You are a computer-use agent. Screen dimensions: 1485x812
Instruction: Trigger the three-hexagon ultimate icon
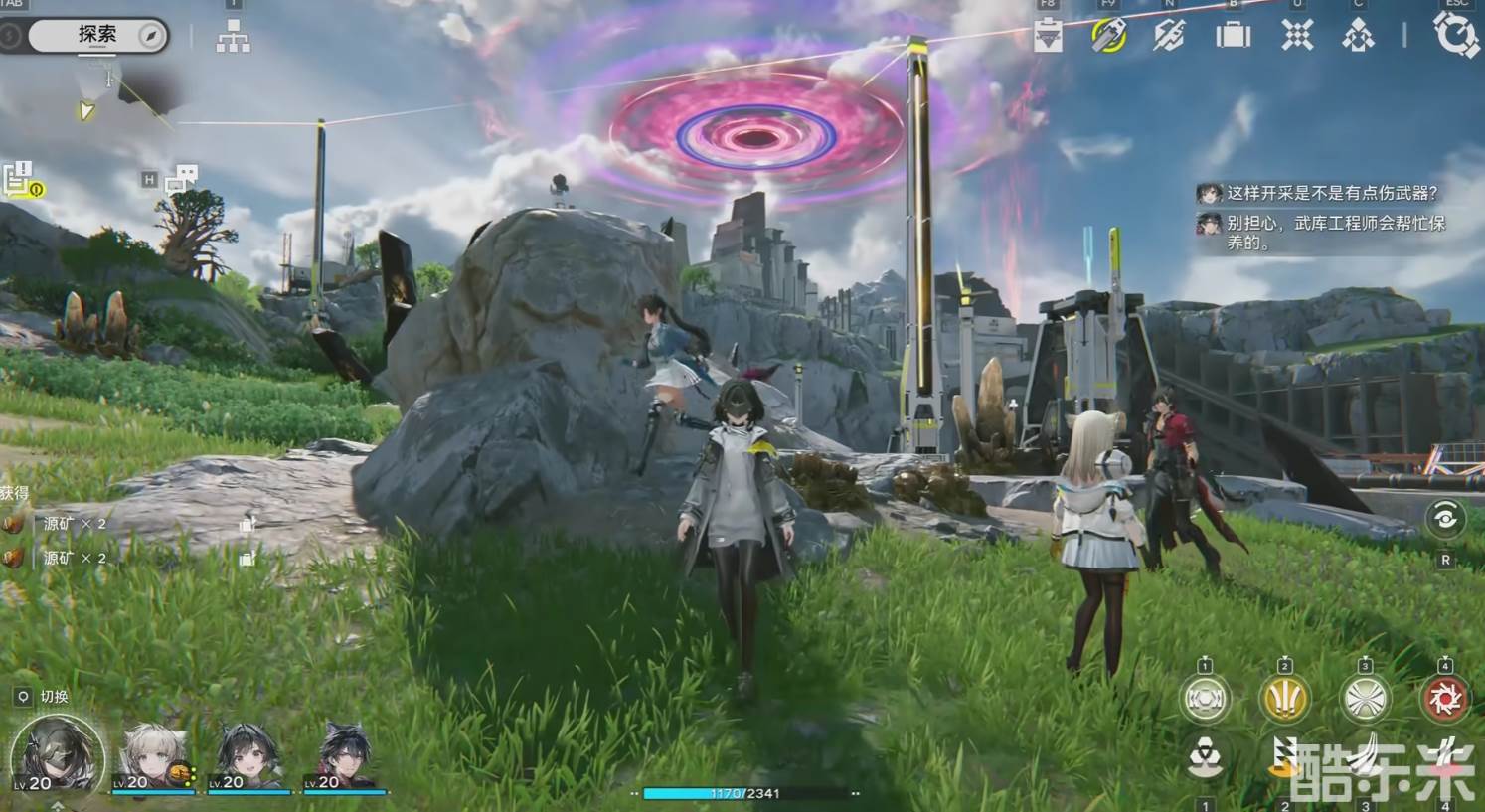pos(1206,760)
